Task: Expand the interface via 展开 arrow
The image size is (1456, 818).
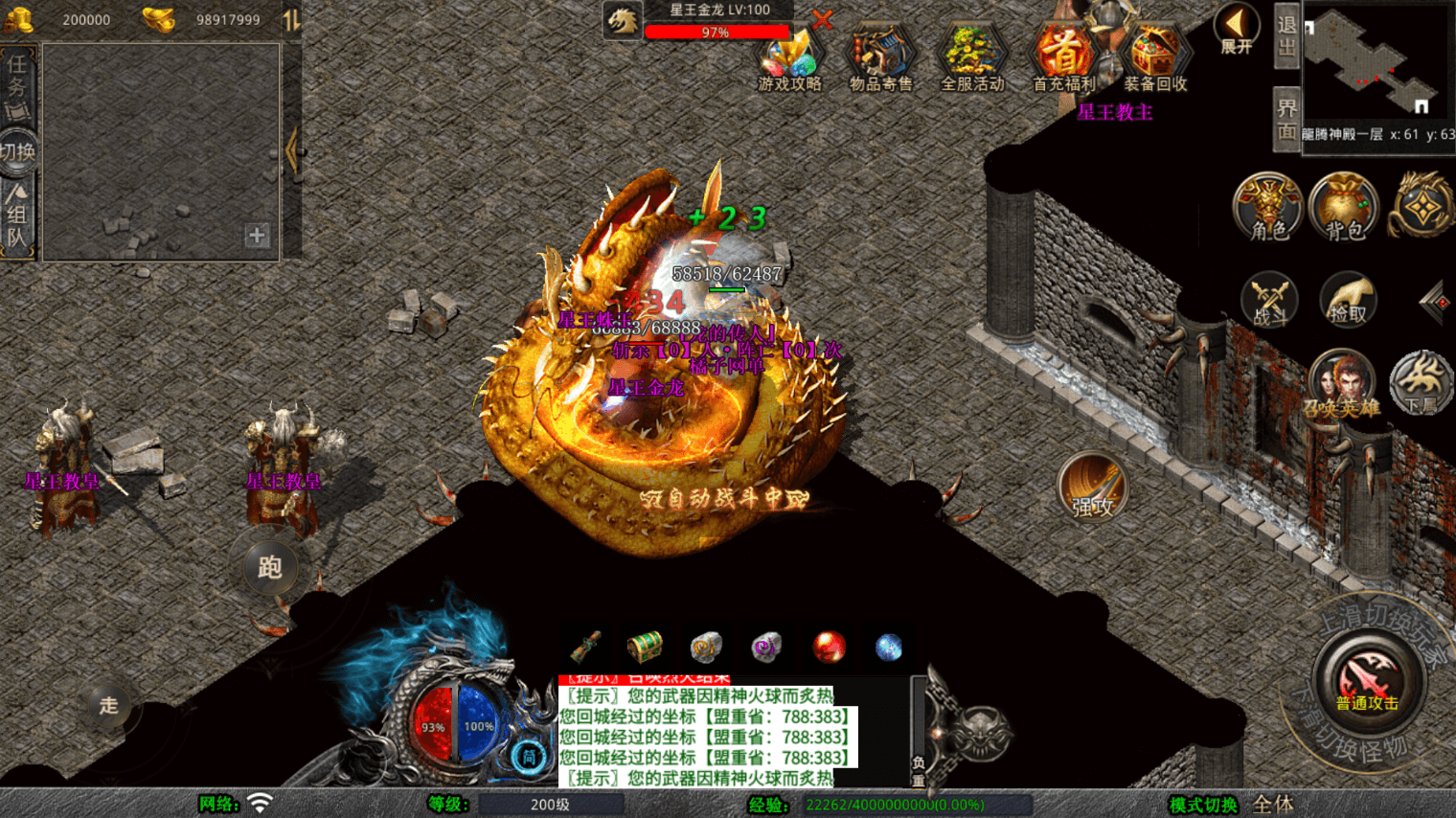Action: click(x=1235, y=29)
